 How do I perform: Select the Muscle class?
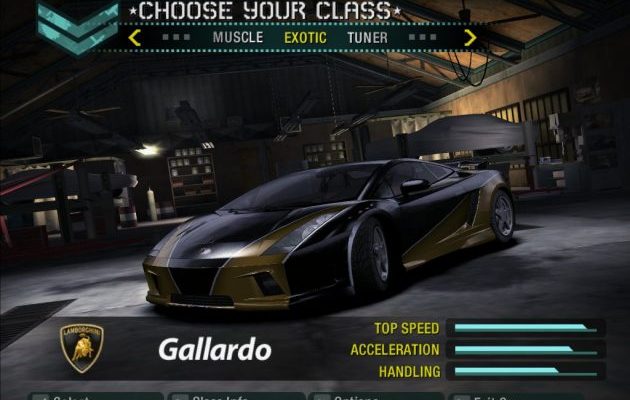coord(238,38)
